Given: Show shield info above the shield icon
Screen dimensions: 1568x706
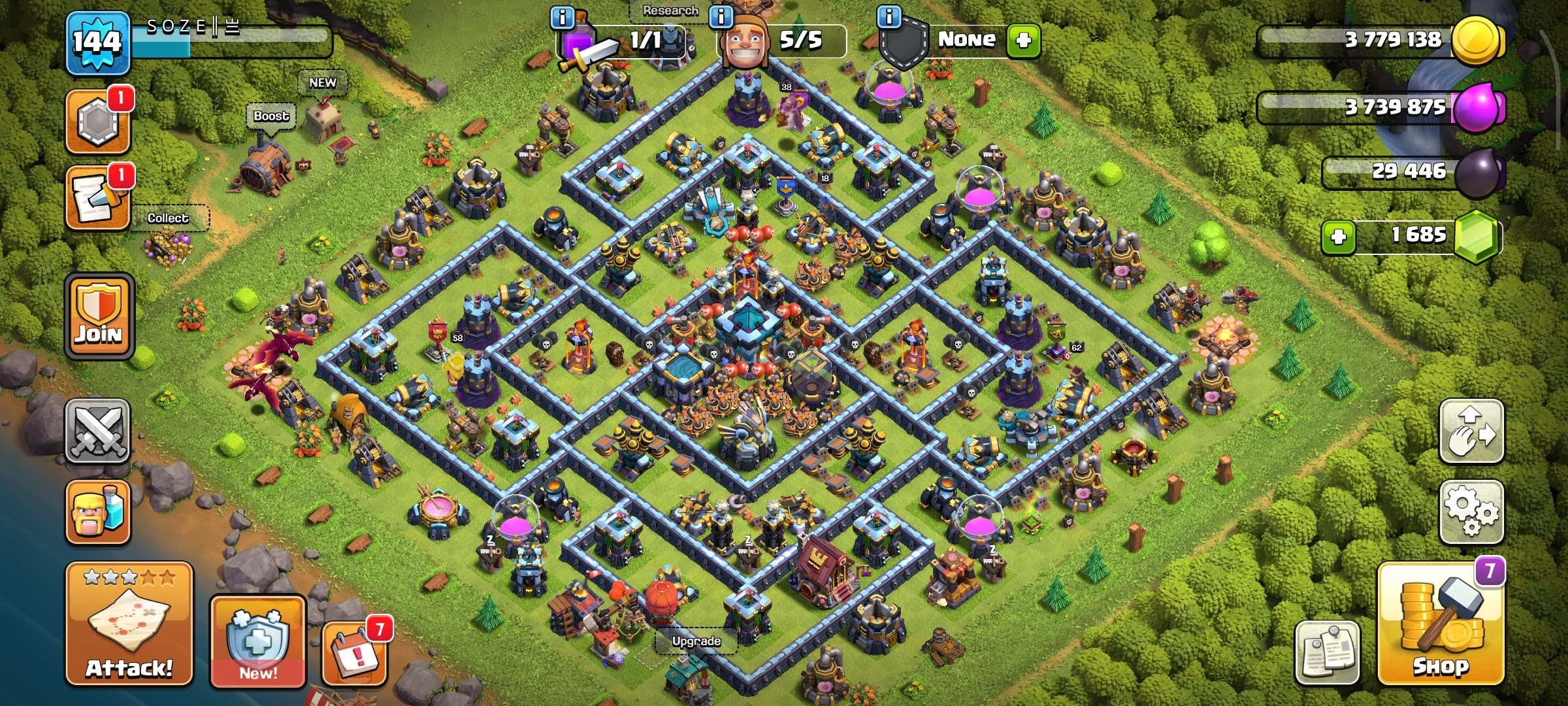Looking at the screenshot, I should tap(889, 16).
